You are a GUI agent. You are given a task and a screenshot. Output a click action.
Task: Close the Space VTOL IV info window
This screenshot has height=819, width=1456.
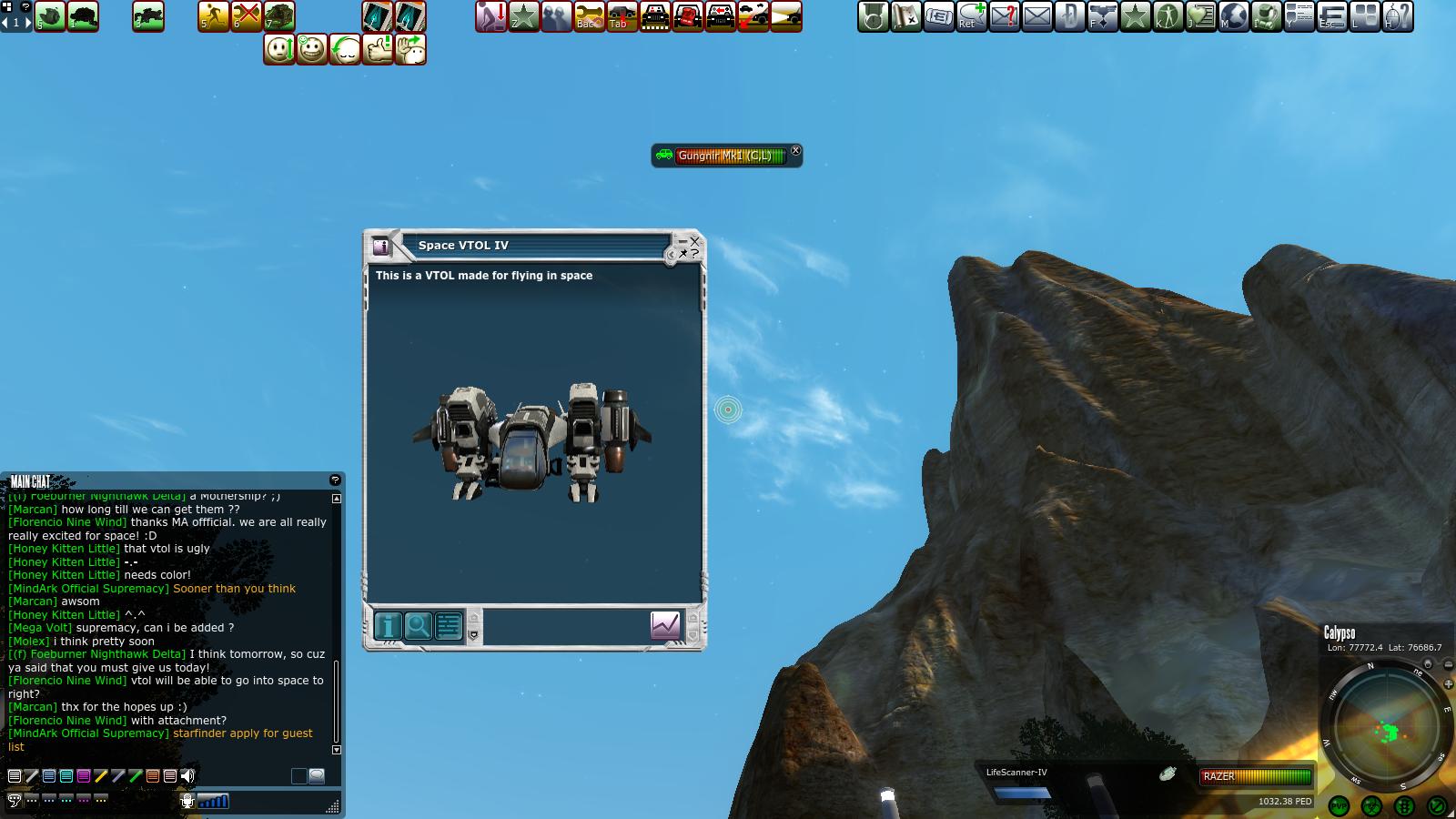click(695, 241)
